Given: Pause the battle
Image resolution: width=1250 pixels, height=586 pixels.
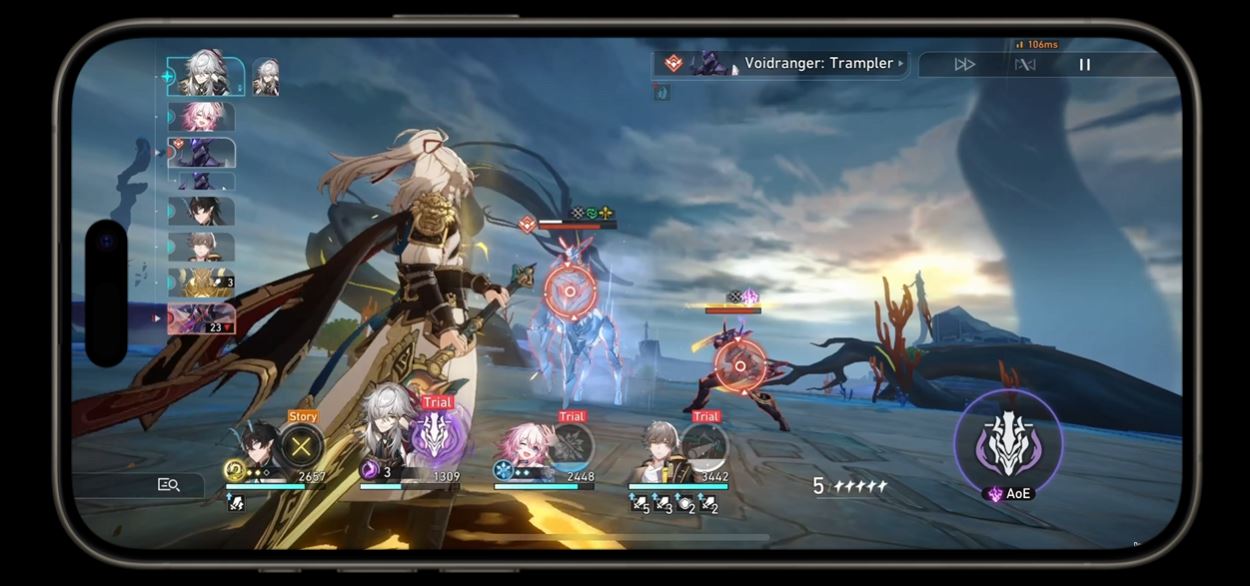Looking at the screenshot, I should pyautogui.click(x=1084, y=65).
